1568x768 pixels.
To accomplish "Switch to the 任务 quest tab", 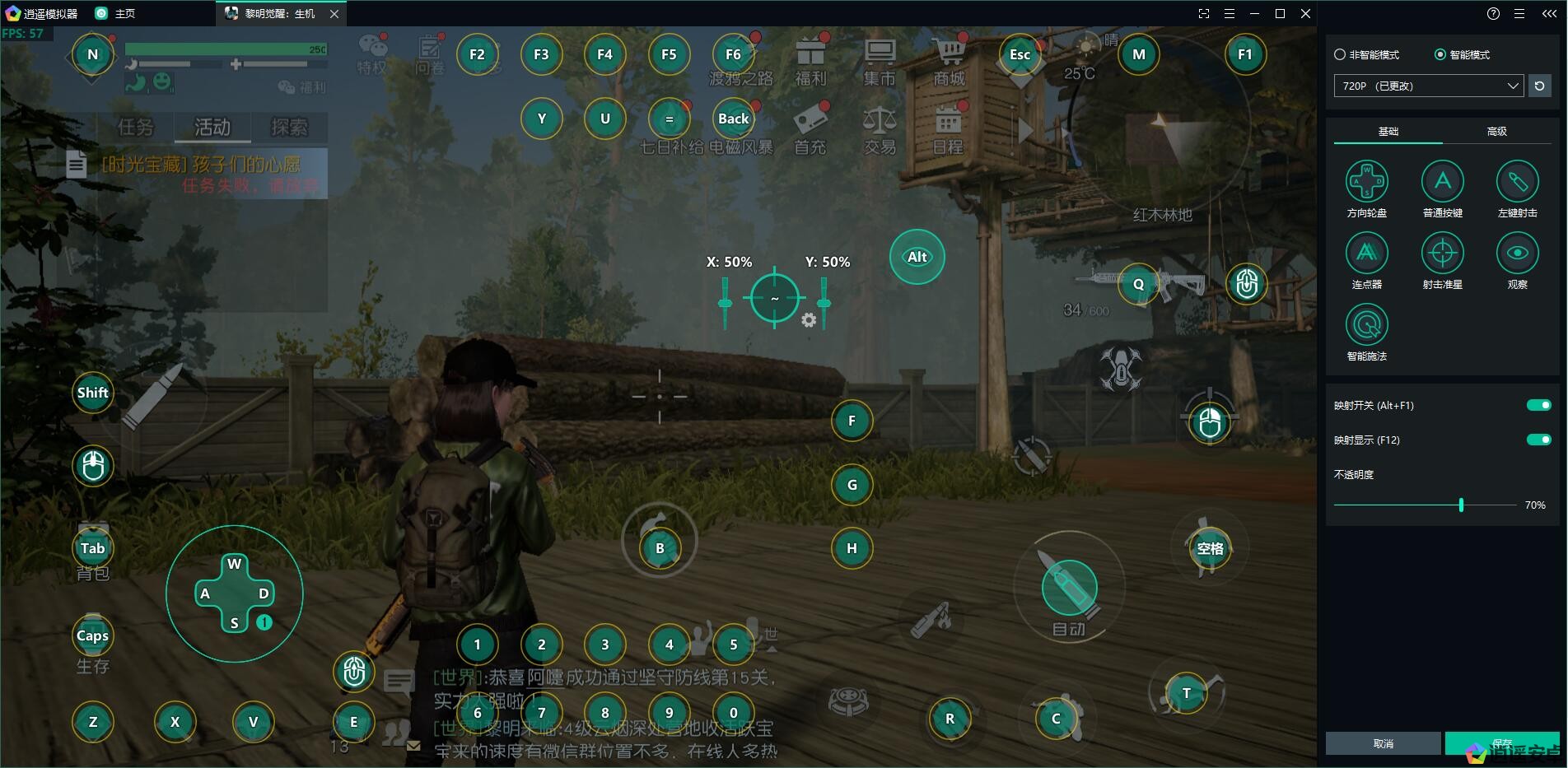I will coord(136,128).
